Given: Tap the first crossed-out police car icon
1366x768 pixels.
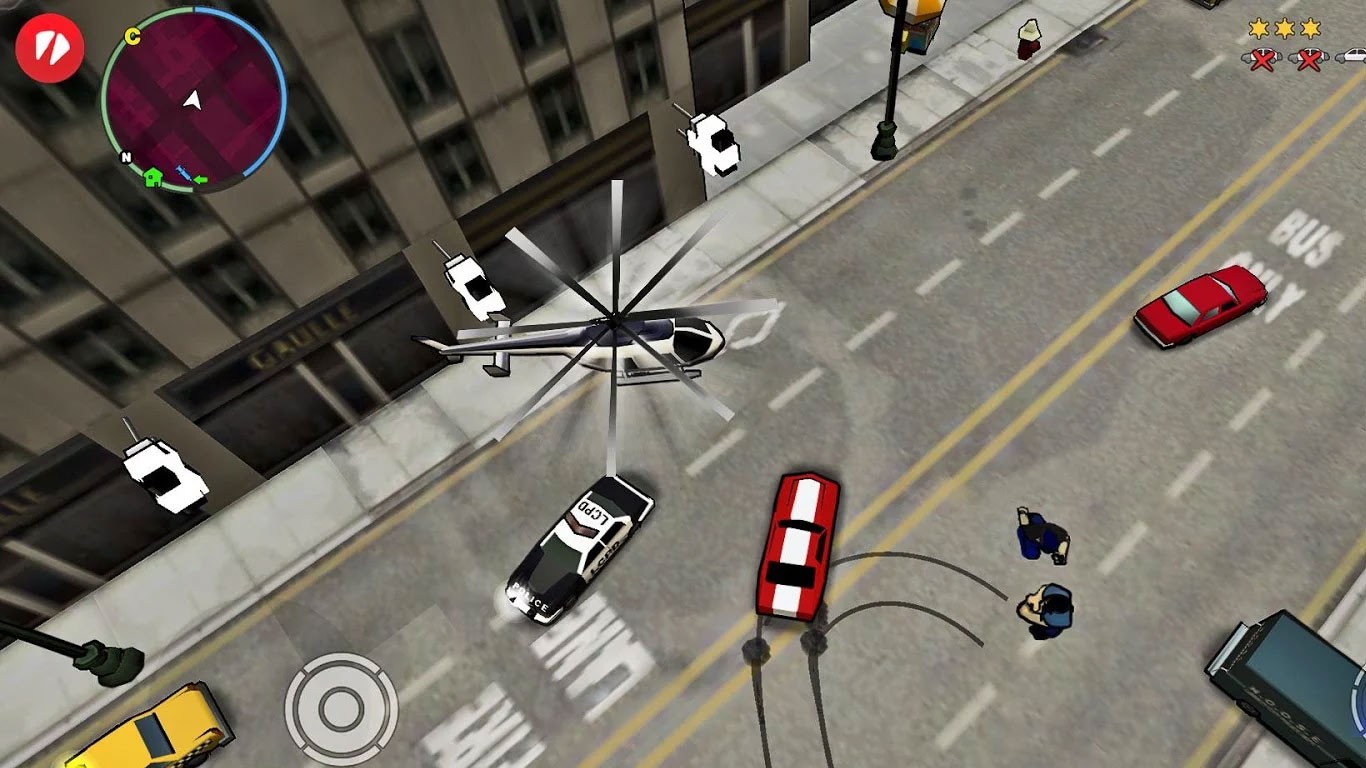Looking at the screenshot, I should 1261,58.
